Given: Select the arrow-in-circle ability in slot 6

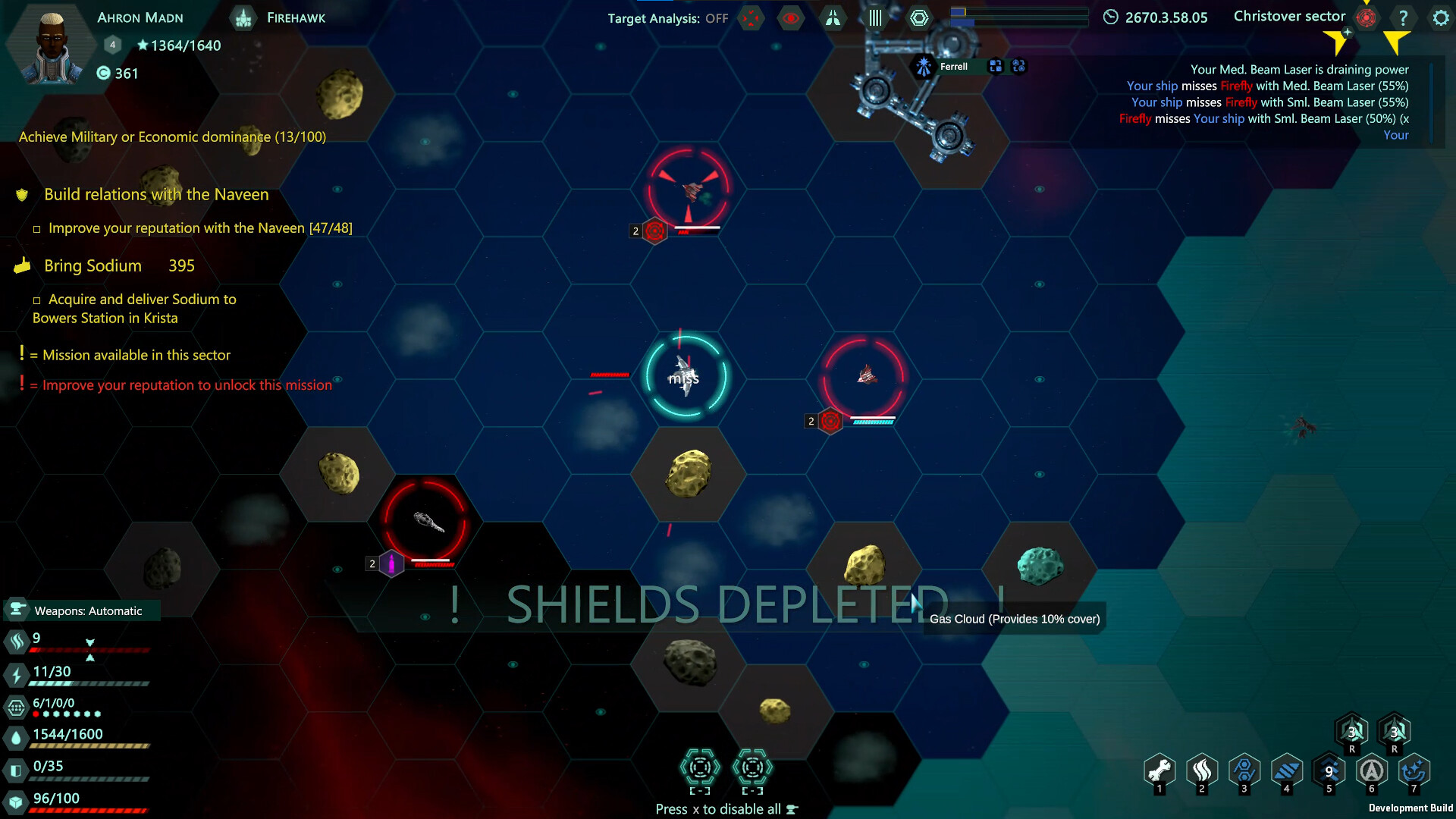Looking at the screenshot, I should [1372, 771].
